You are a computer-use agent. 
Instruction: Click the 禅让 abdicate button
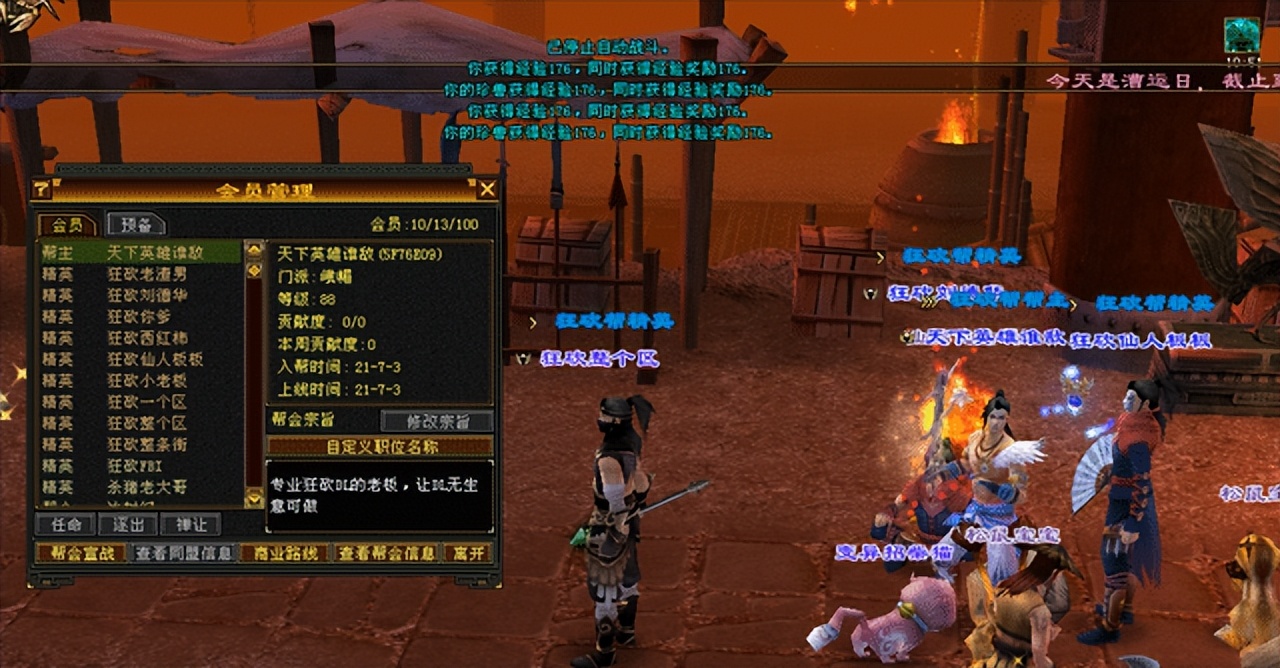[x=190, y=524]
